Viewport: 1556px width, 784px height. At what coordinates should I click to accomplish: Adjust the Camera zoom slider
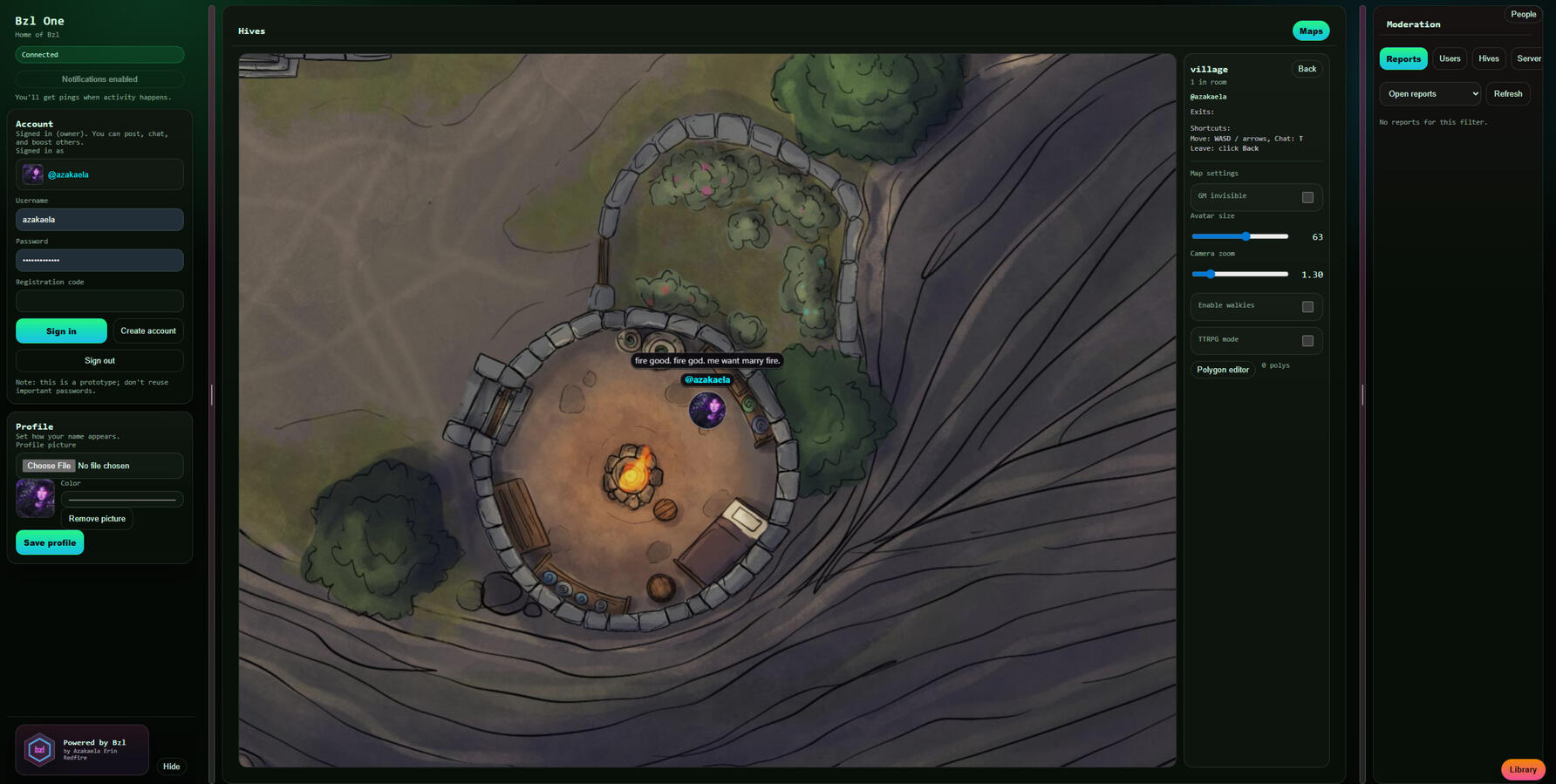coord(1211,275)
